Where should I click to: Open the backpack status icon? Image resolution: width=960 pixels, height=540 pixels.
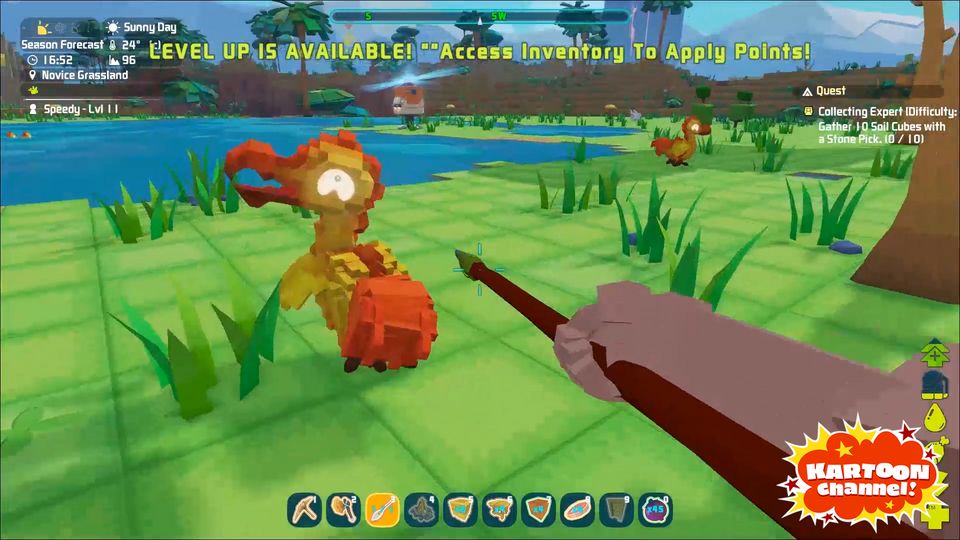pyautogui.click(x=936, y=383)
